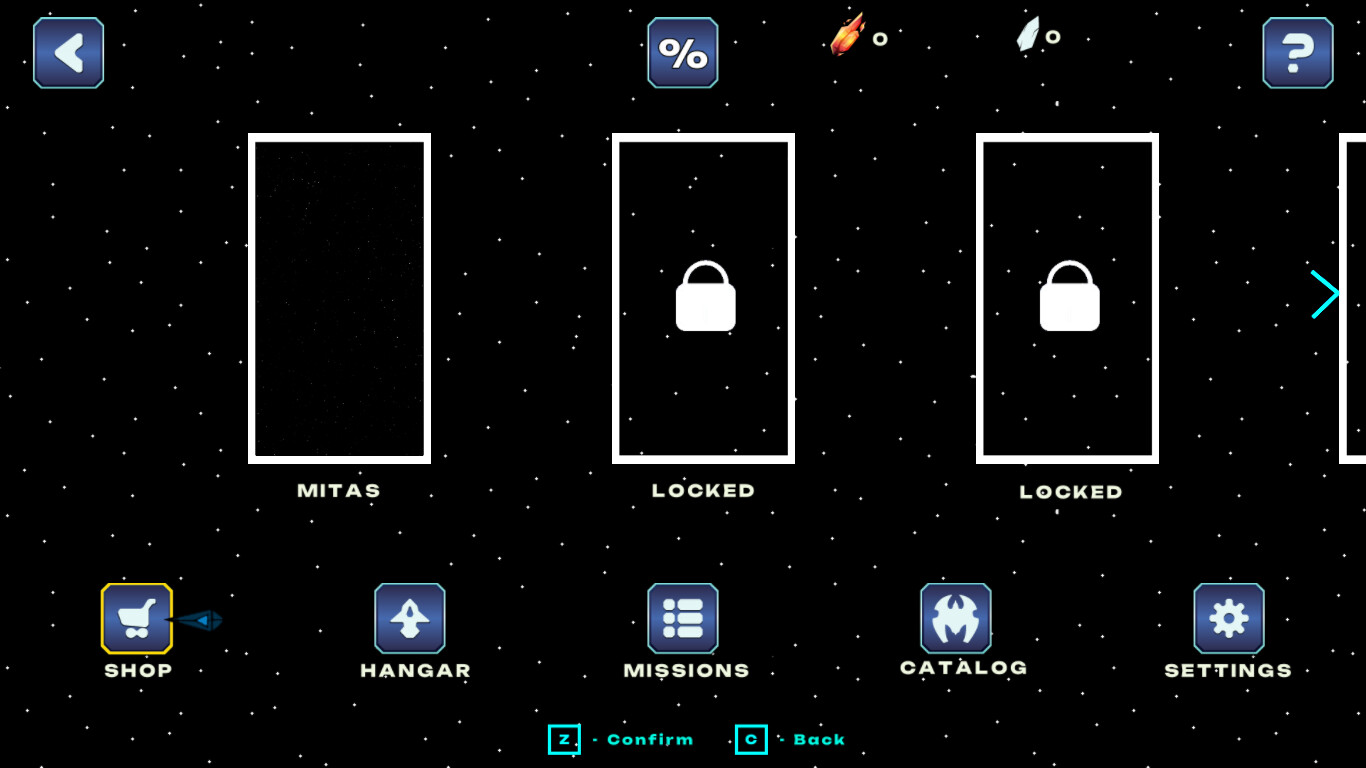Viewport: 1366px width, 768px height.
Task: Click the LOCKED label under the middle ship
Action: point(703,490)
